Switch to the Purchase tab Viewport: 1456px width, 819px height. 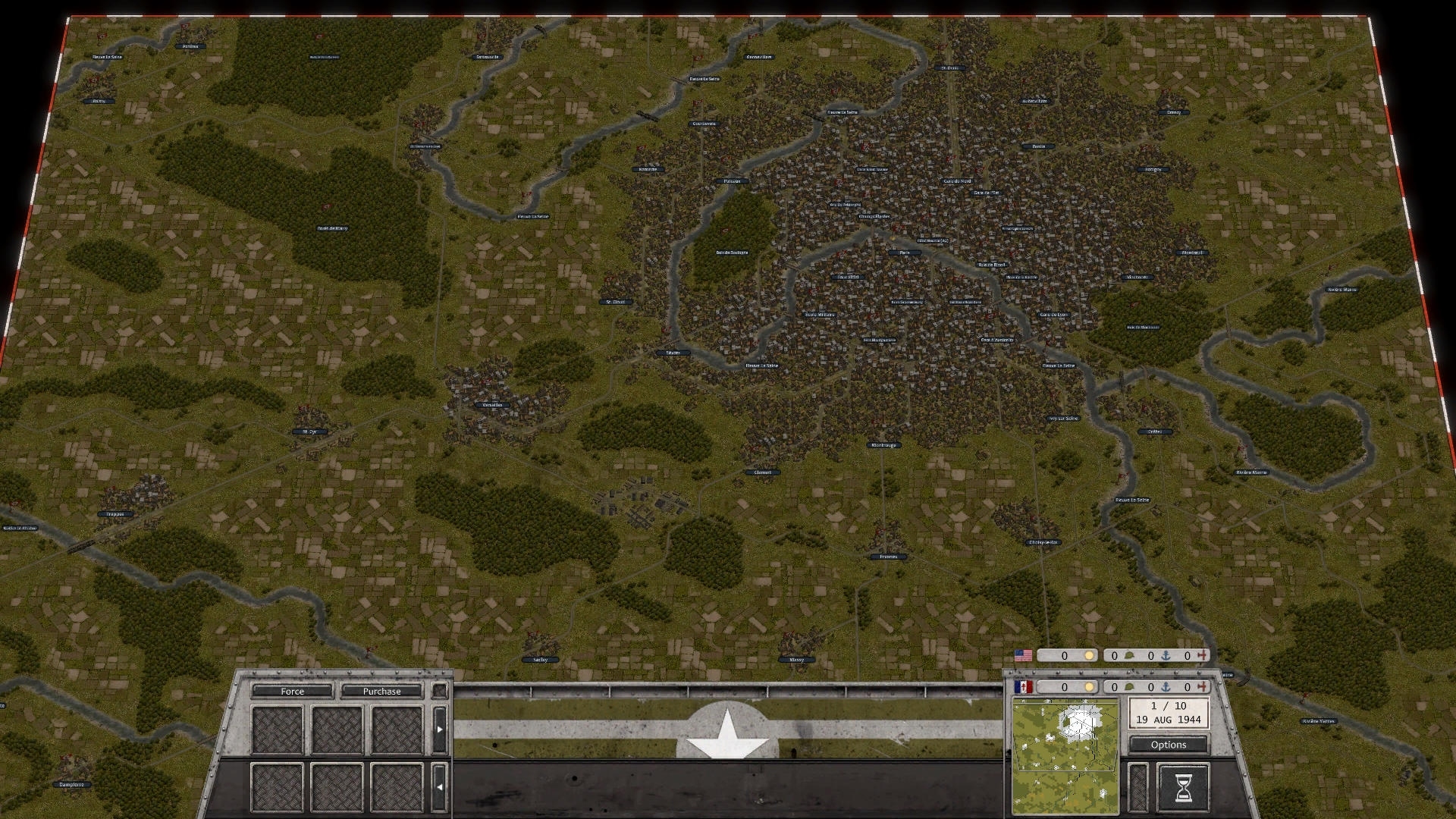383,691
